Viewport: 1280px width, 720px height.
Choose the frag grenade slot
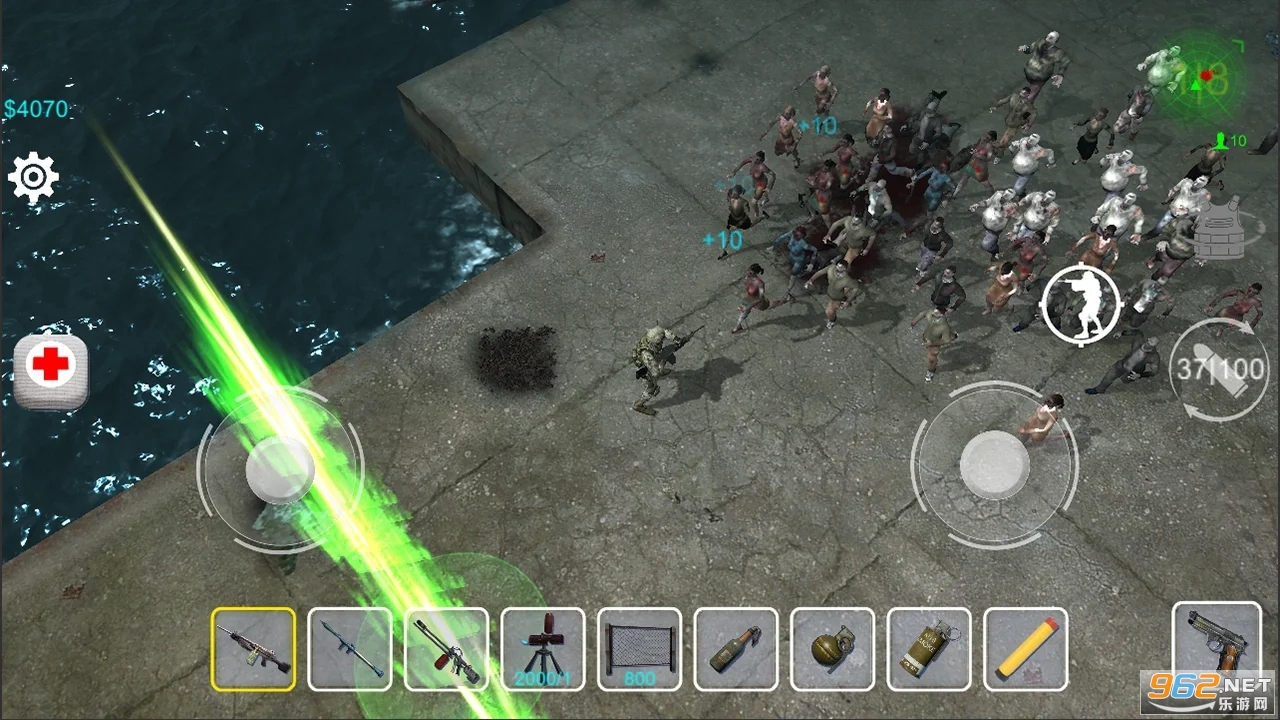pyautogui.click(x=833, y=649)
